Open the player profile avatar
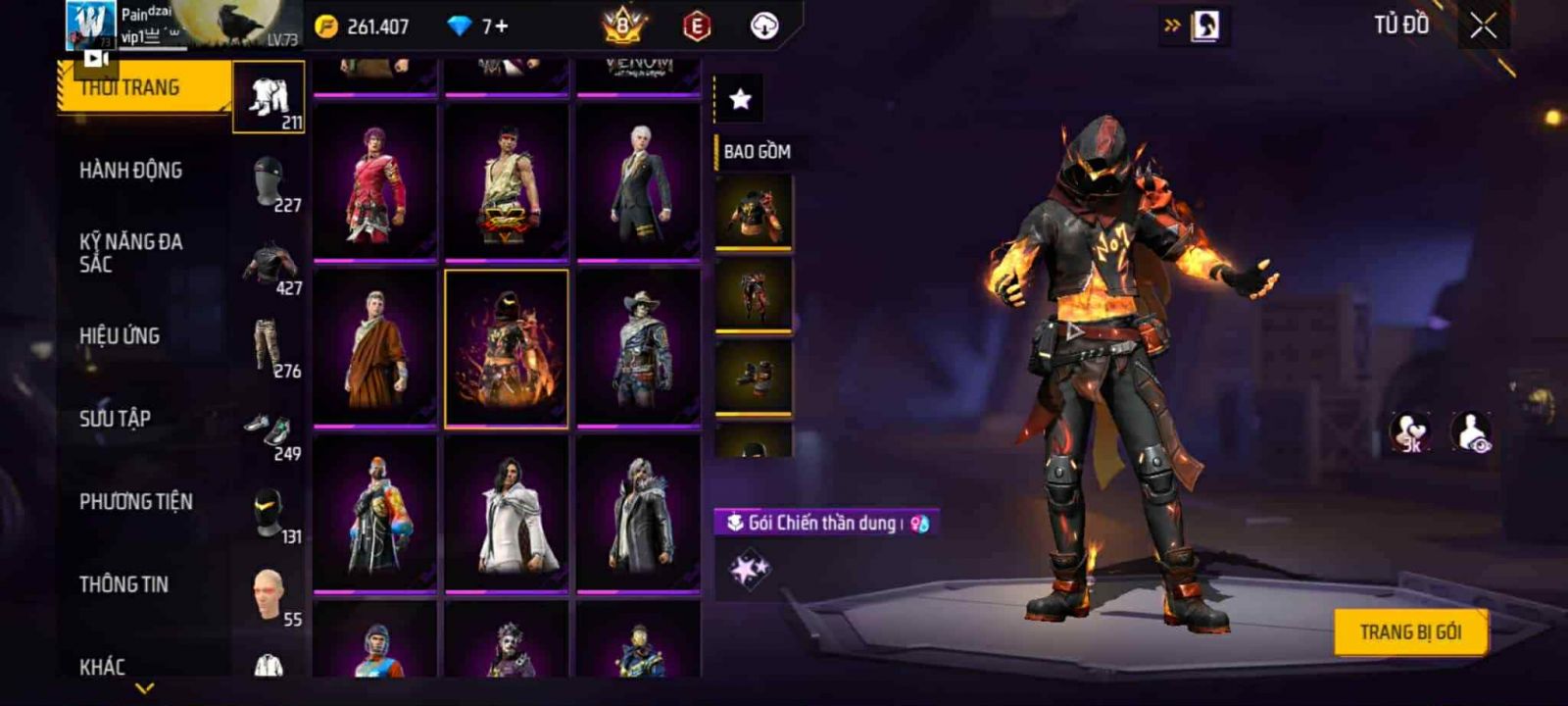The width and height of the screenshot is (1568, 706). [90, 24]
